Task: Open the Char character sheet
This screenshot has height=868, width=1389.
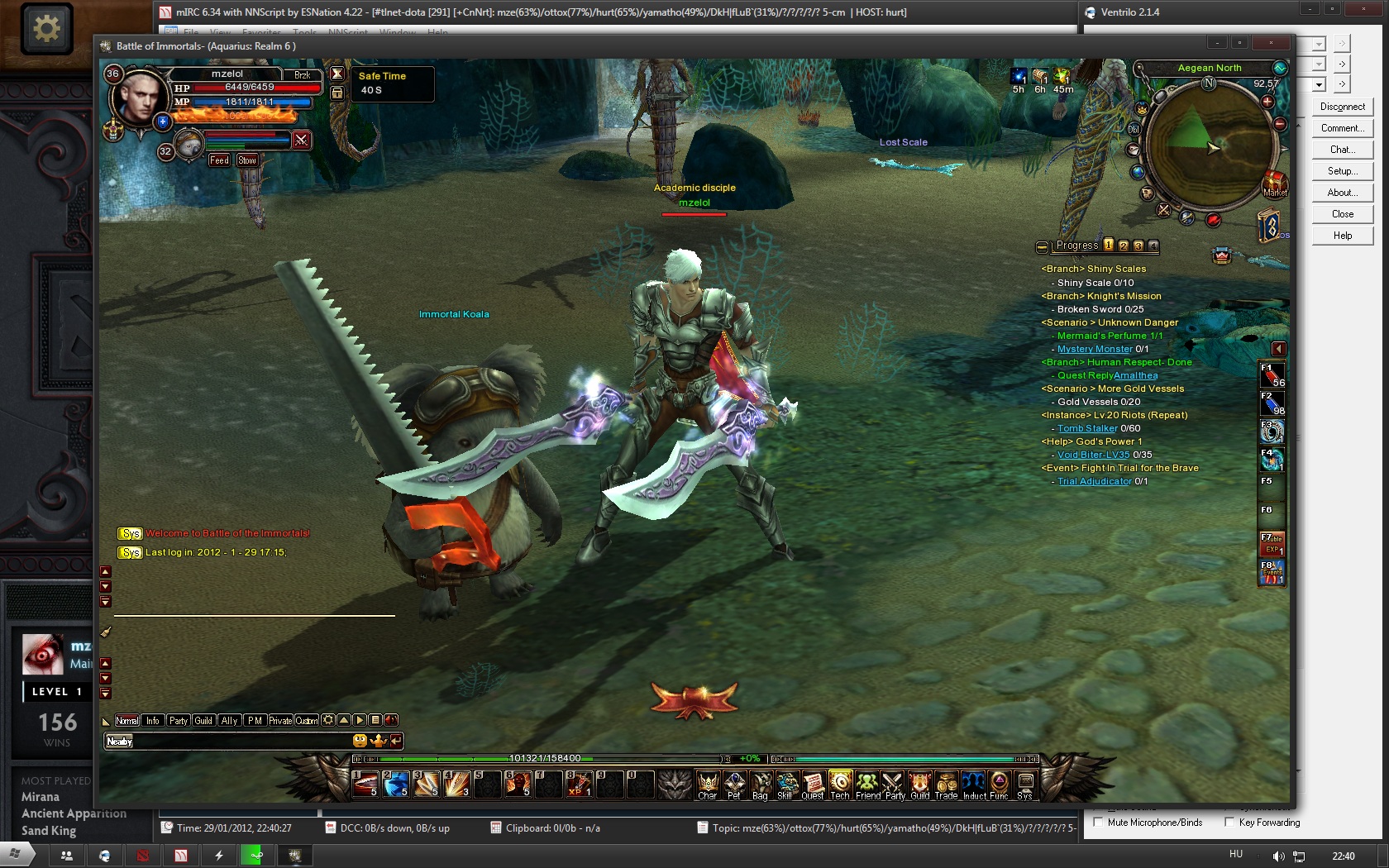Action: pyautogui.click(x=707, y=784)
